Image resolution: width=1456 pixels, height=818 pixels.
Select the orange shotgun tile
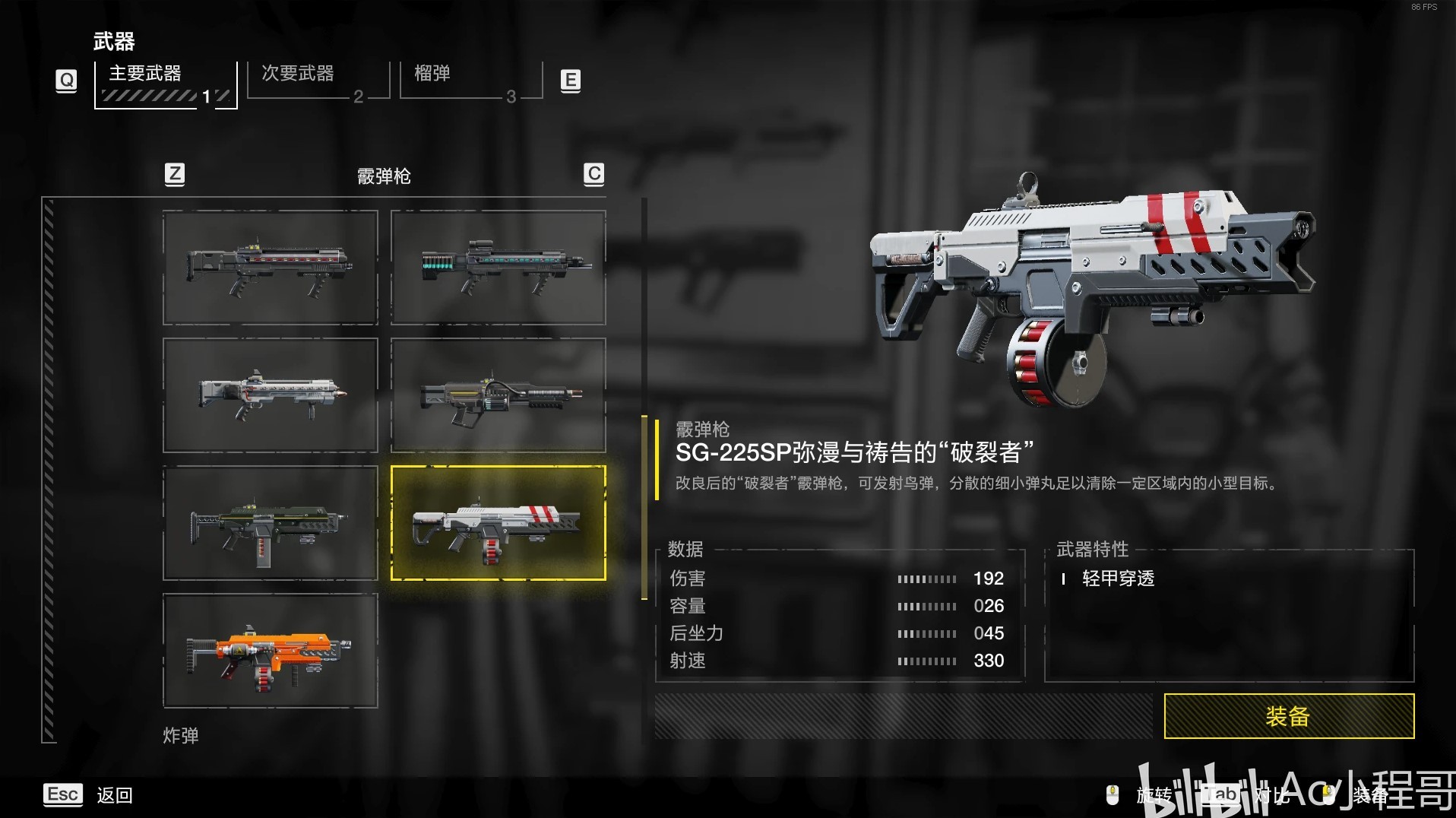[270, 651]
